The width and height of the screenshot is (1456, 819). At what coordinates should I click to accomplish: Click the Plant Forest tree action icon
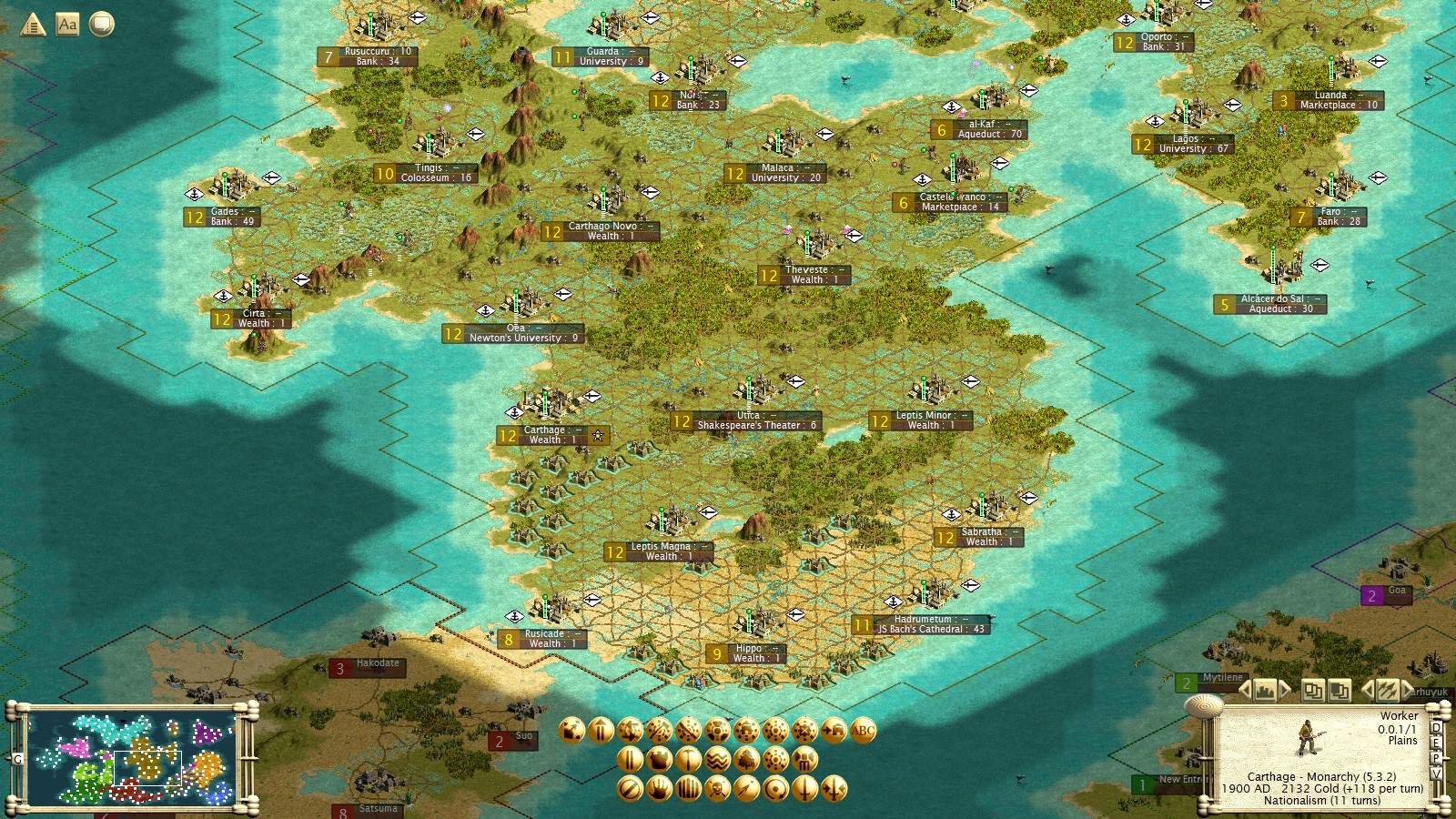click(744, 759)
